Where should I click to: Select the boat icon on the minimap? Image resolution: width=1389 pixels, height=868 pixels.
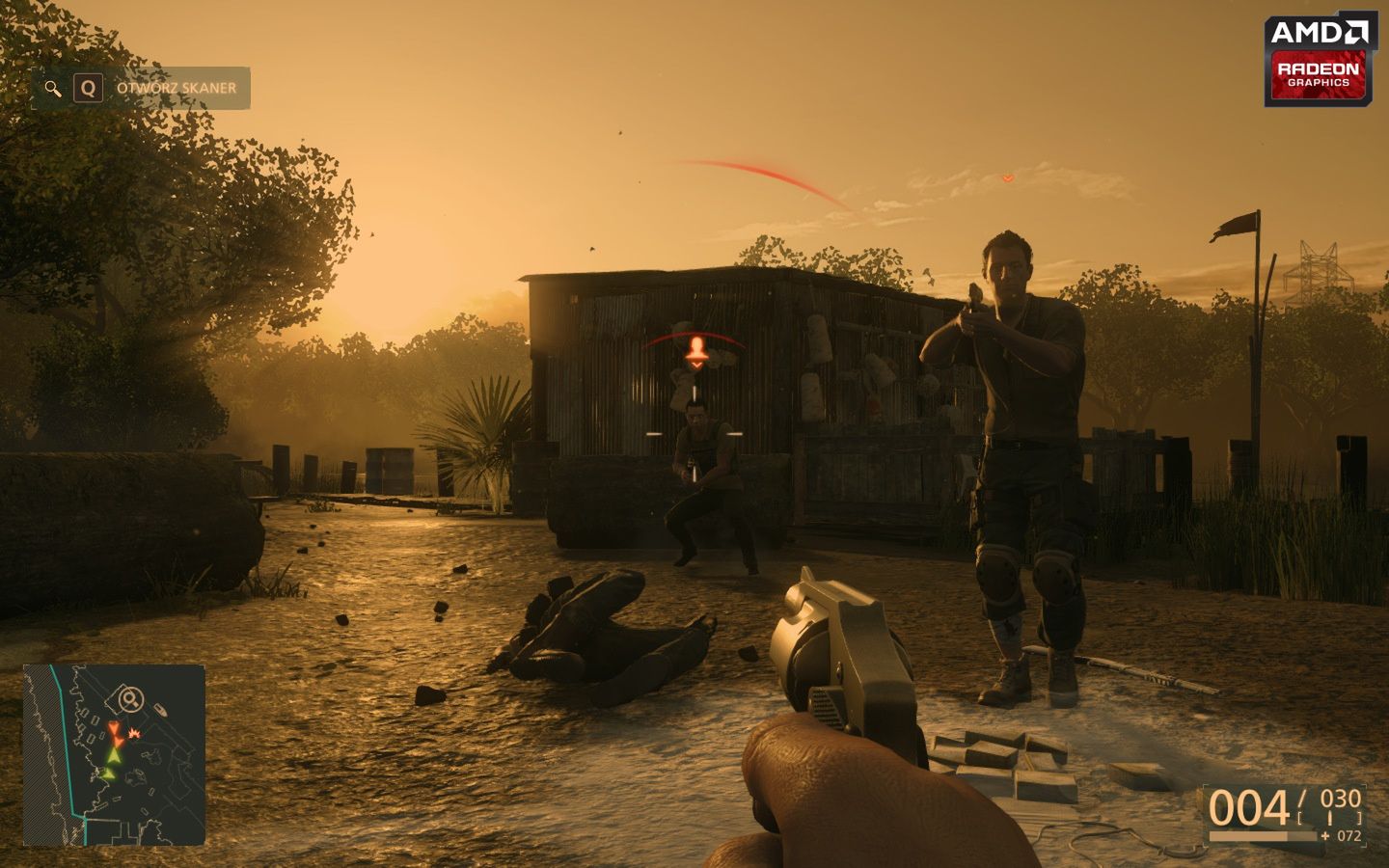click(x=161, y=710)
